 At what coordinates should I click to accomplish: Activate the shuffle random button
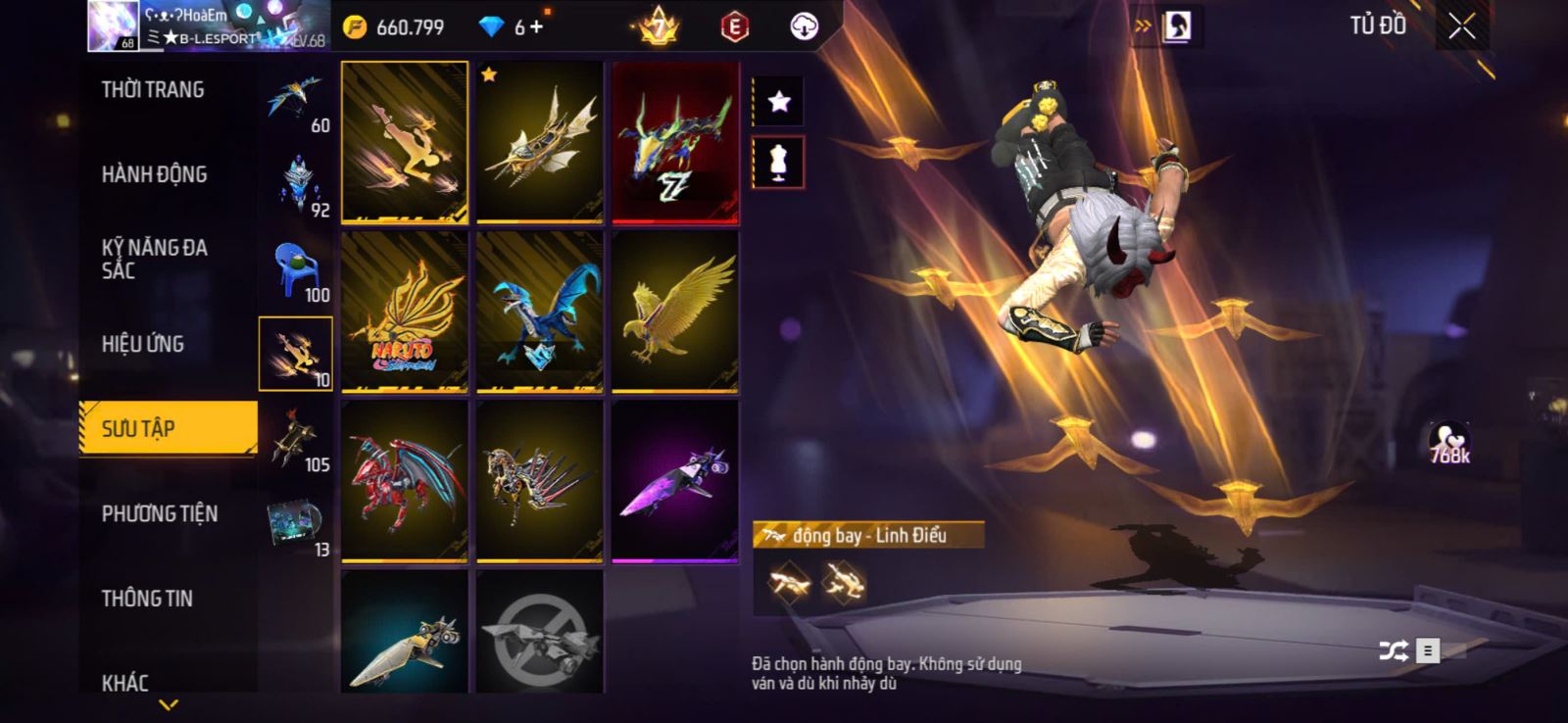point(1393,651)
